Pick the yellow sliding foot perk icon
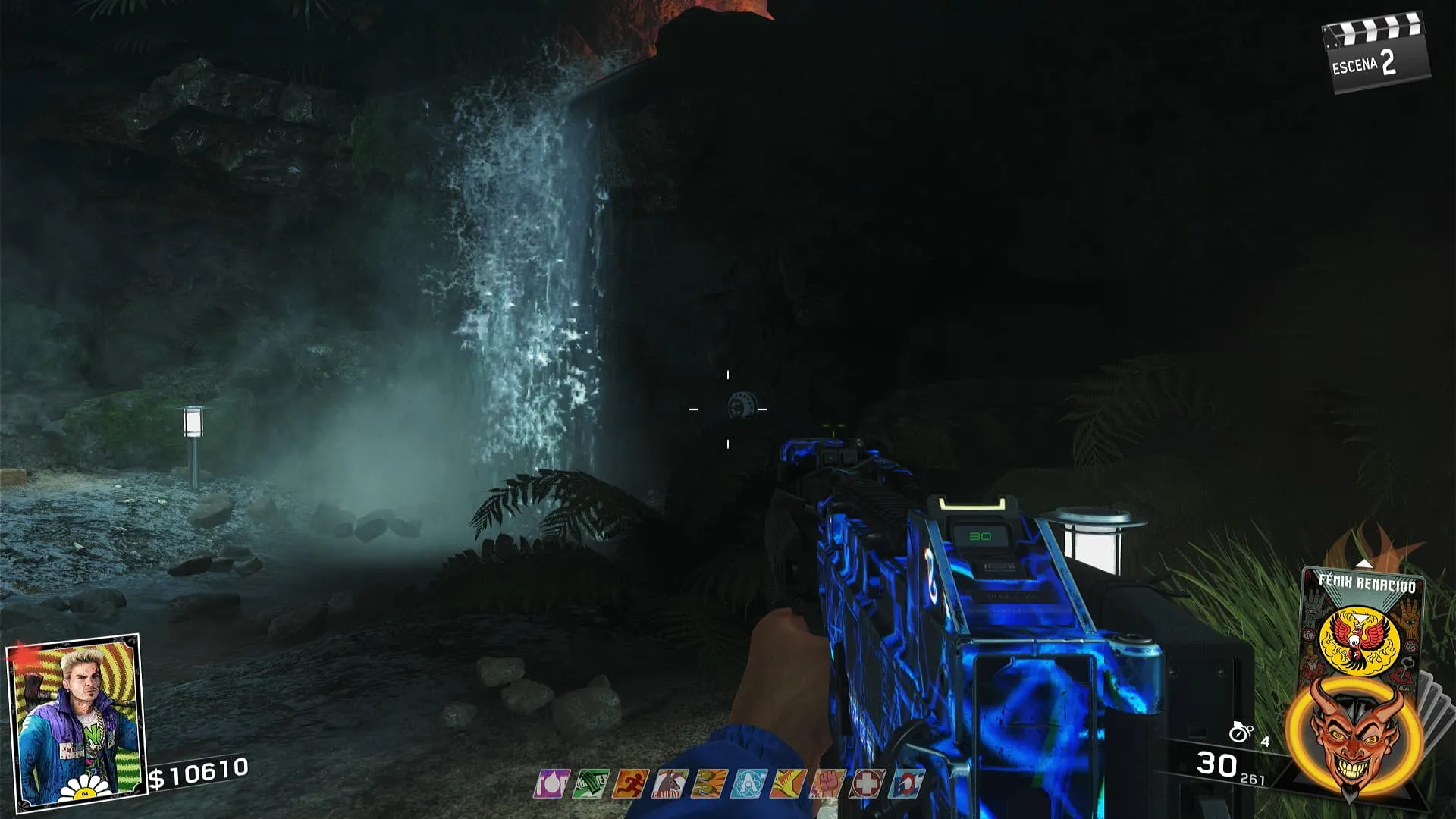Screen dimensions: 1456x819 [x=788, y=783]
